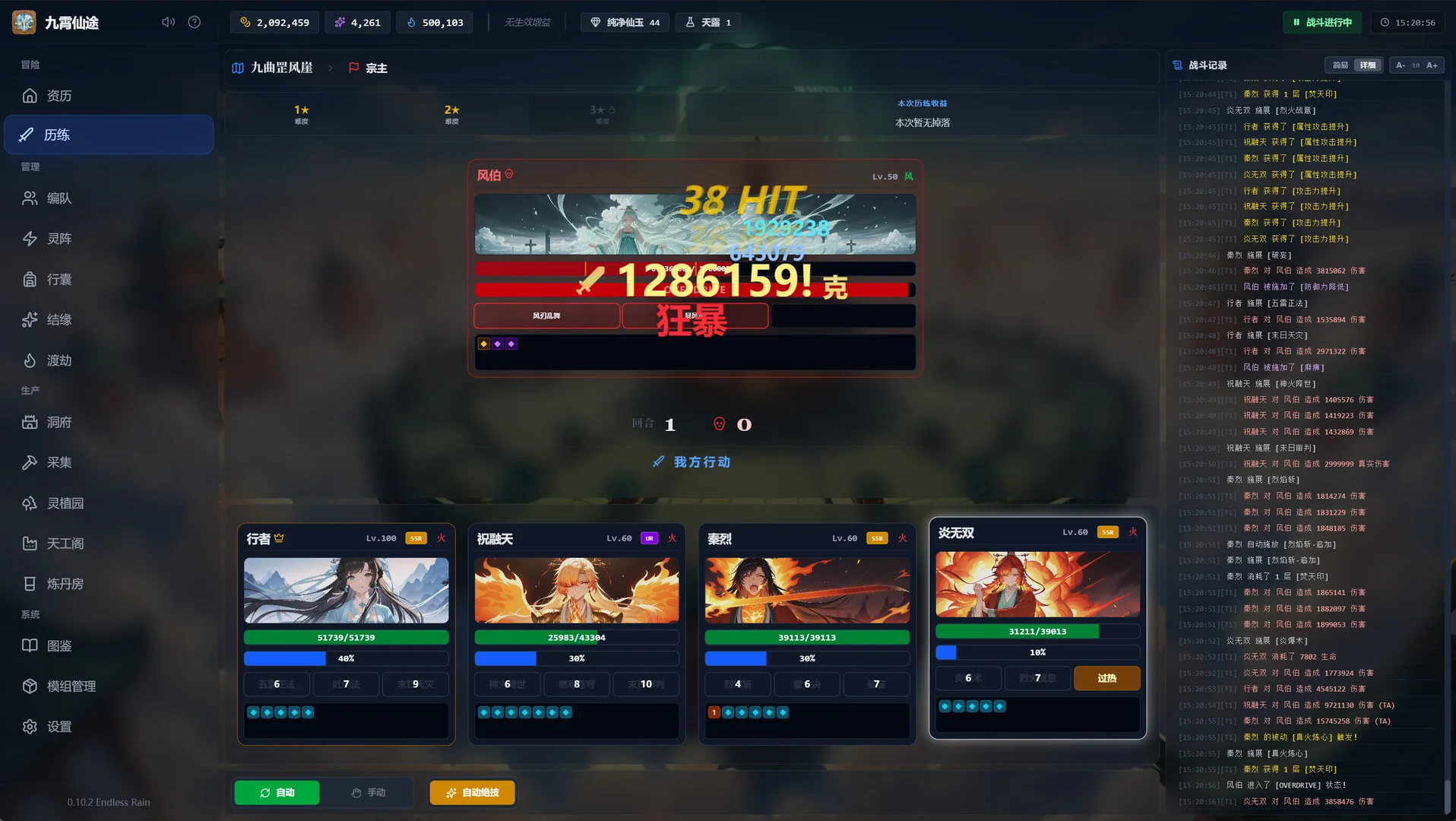Switch battle log to 简易 simple mode
Screen dimensions: 1456x821
1338,65
